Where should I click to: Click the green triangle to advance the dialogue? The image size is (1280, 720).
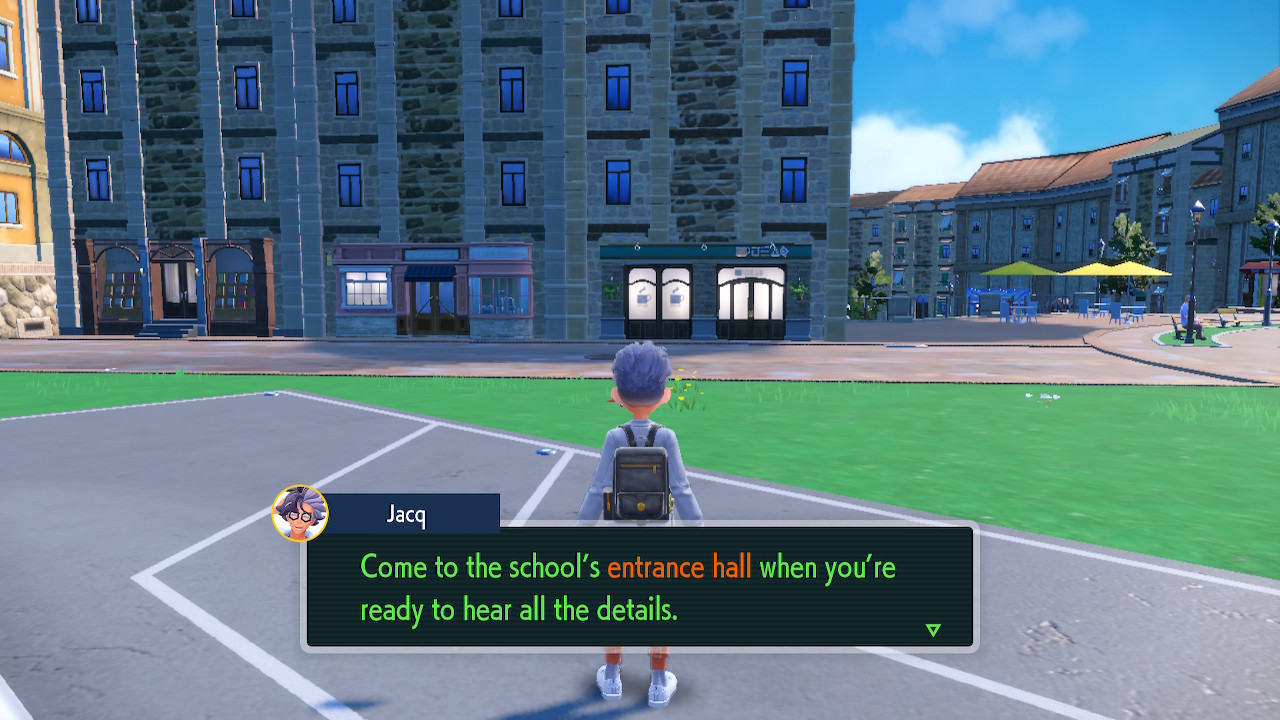[932, 630]
